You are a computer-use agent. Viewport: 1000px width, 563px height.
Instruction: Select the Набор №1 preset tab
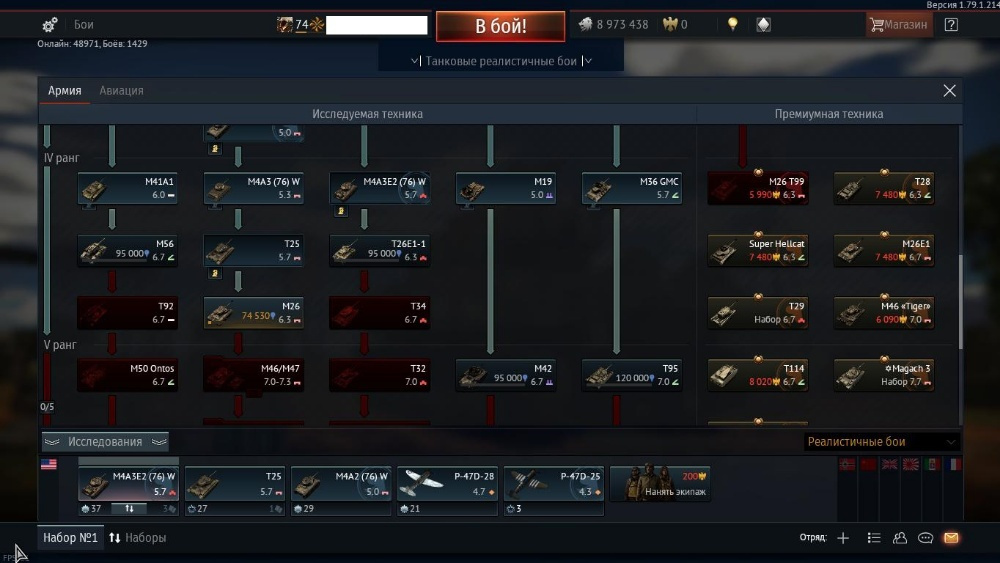pyautogui.click(x=70, y=538)
